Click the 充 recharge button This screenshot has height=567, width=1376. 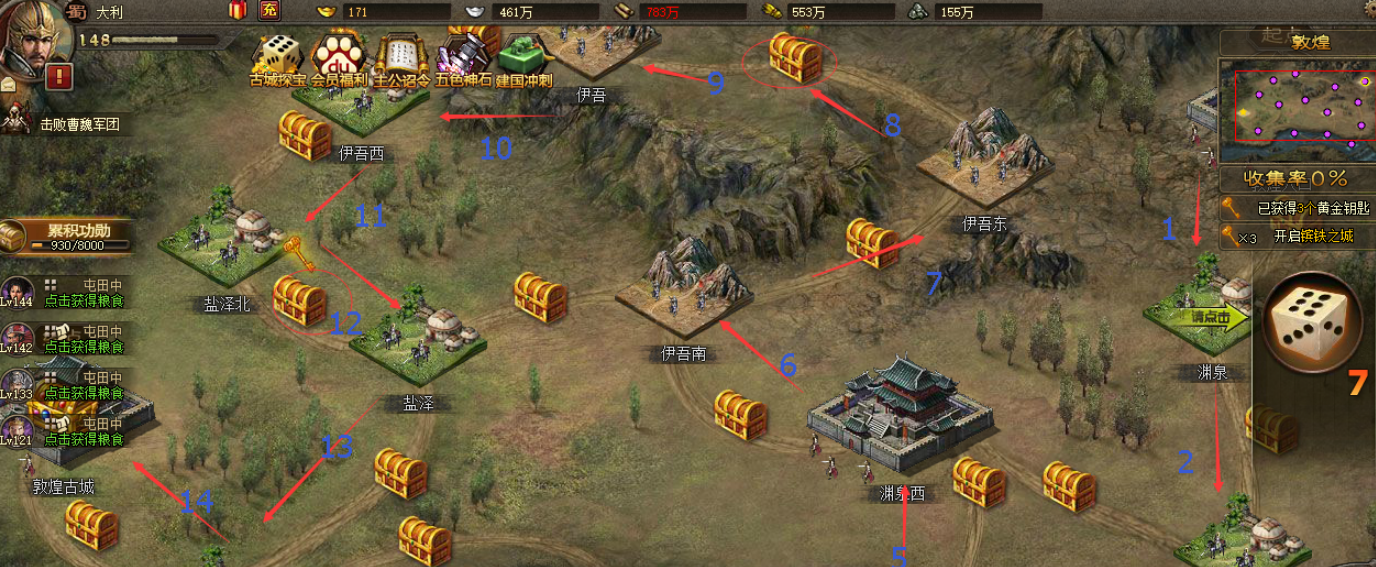pyautogui.click(x=269, y=11)
